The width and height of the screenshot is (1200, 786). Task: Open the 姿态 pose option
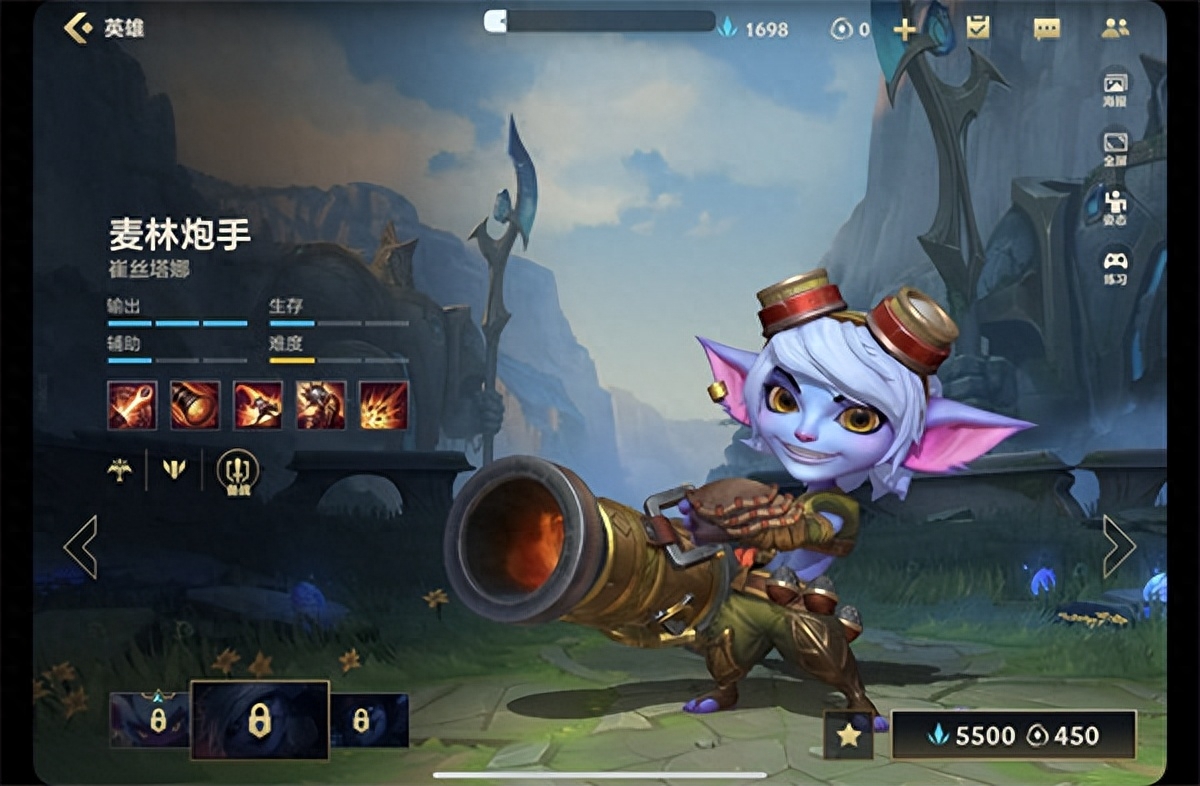[x=1115, y=206]
